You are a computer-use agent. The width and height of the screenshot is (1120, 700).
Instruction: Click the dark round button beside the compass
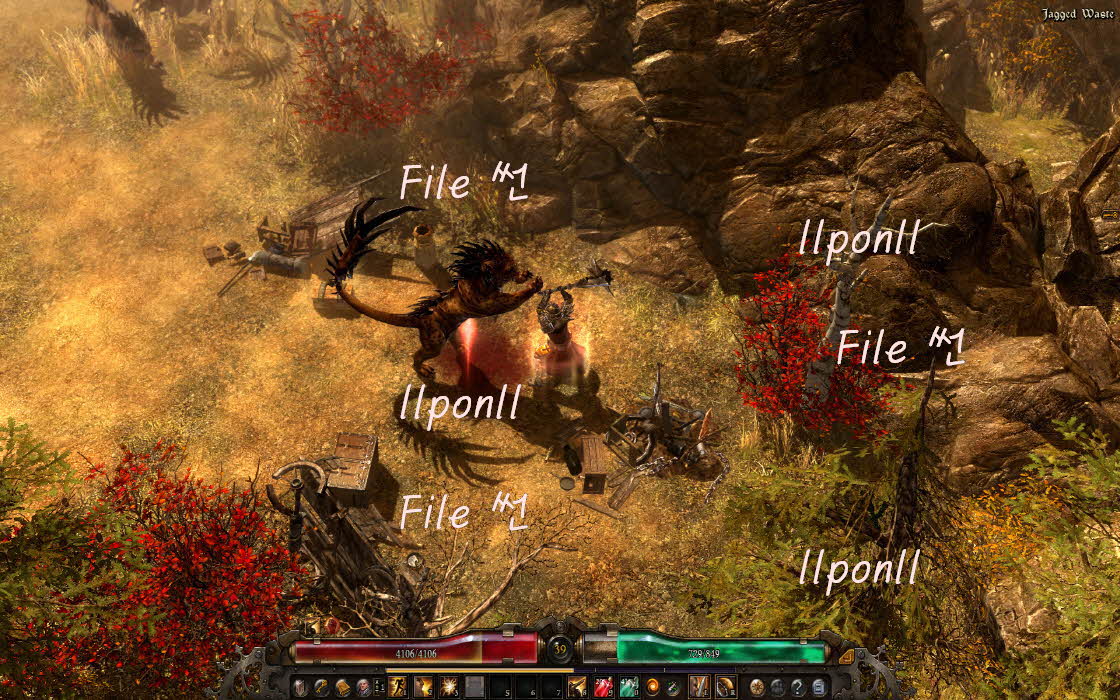coord(778,687)
